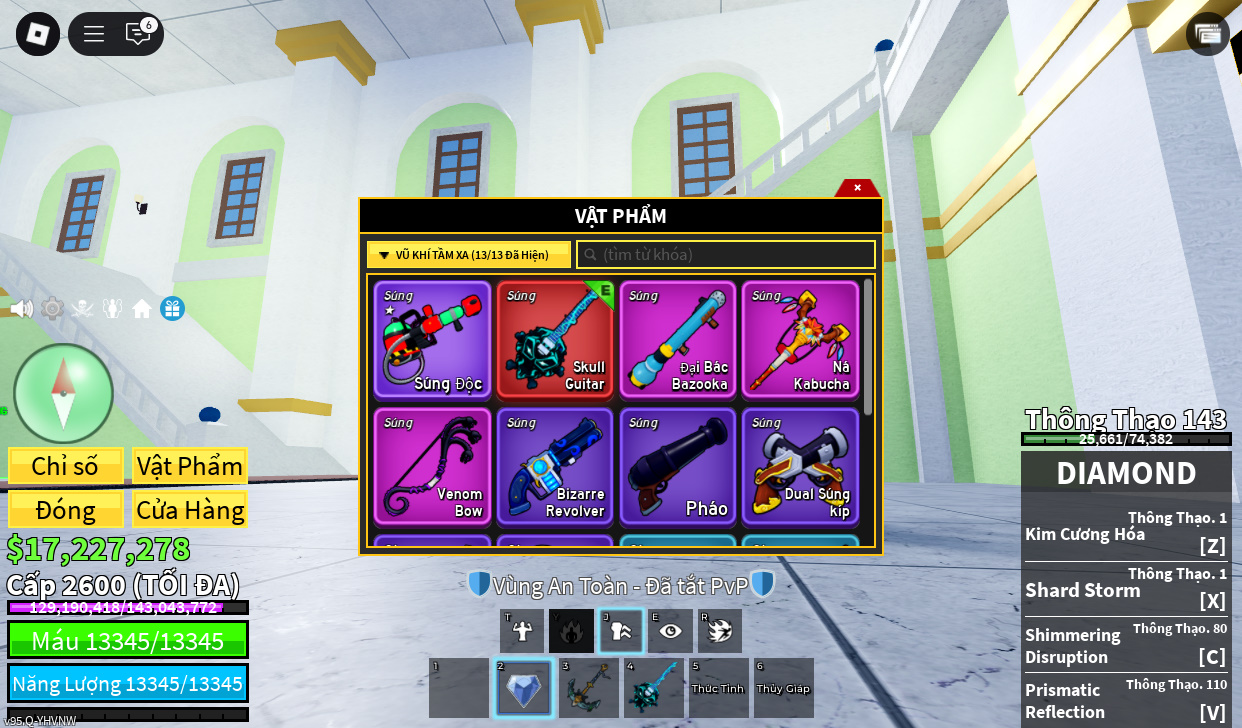Open the Vũ Khí Tầm Xa filter dropdown
Image resolution: width=1242 pixels, height=728 pixels.
pyautogui.click(x=469, y=255)
